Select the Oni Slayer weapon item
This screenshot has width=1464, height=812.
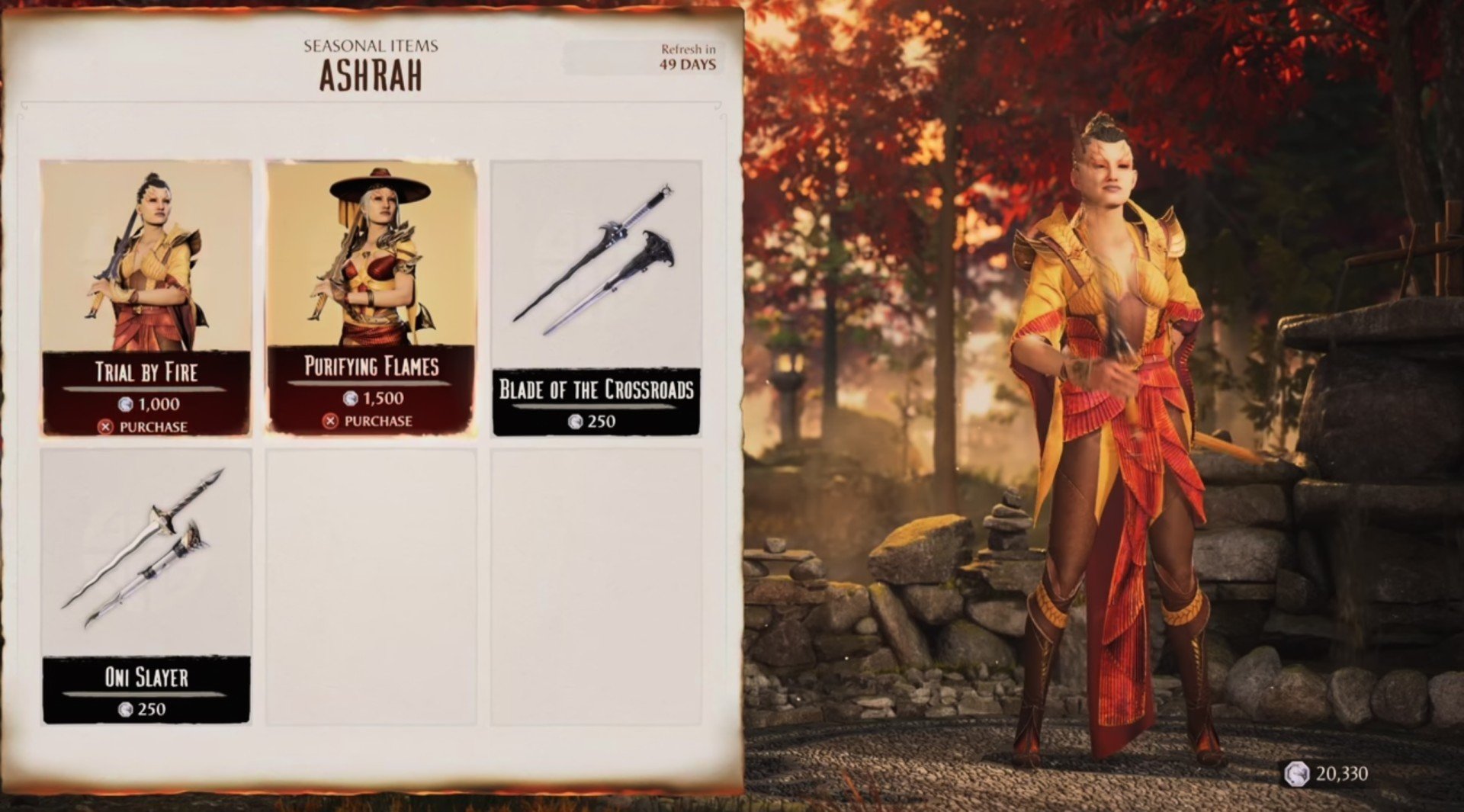tap(146, 584)
